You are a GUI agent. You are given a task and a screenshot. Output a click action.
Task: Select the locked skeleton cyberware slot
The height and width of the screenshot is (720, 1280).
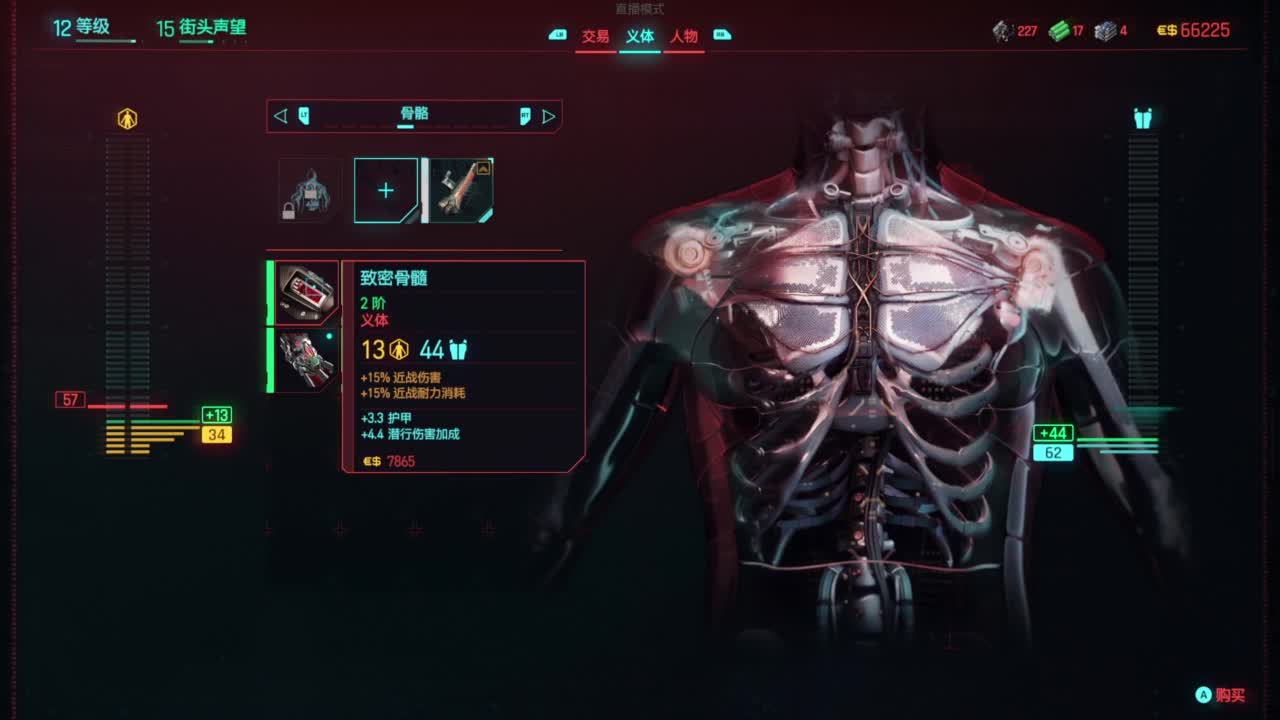(x=309, y=190)
